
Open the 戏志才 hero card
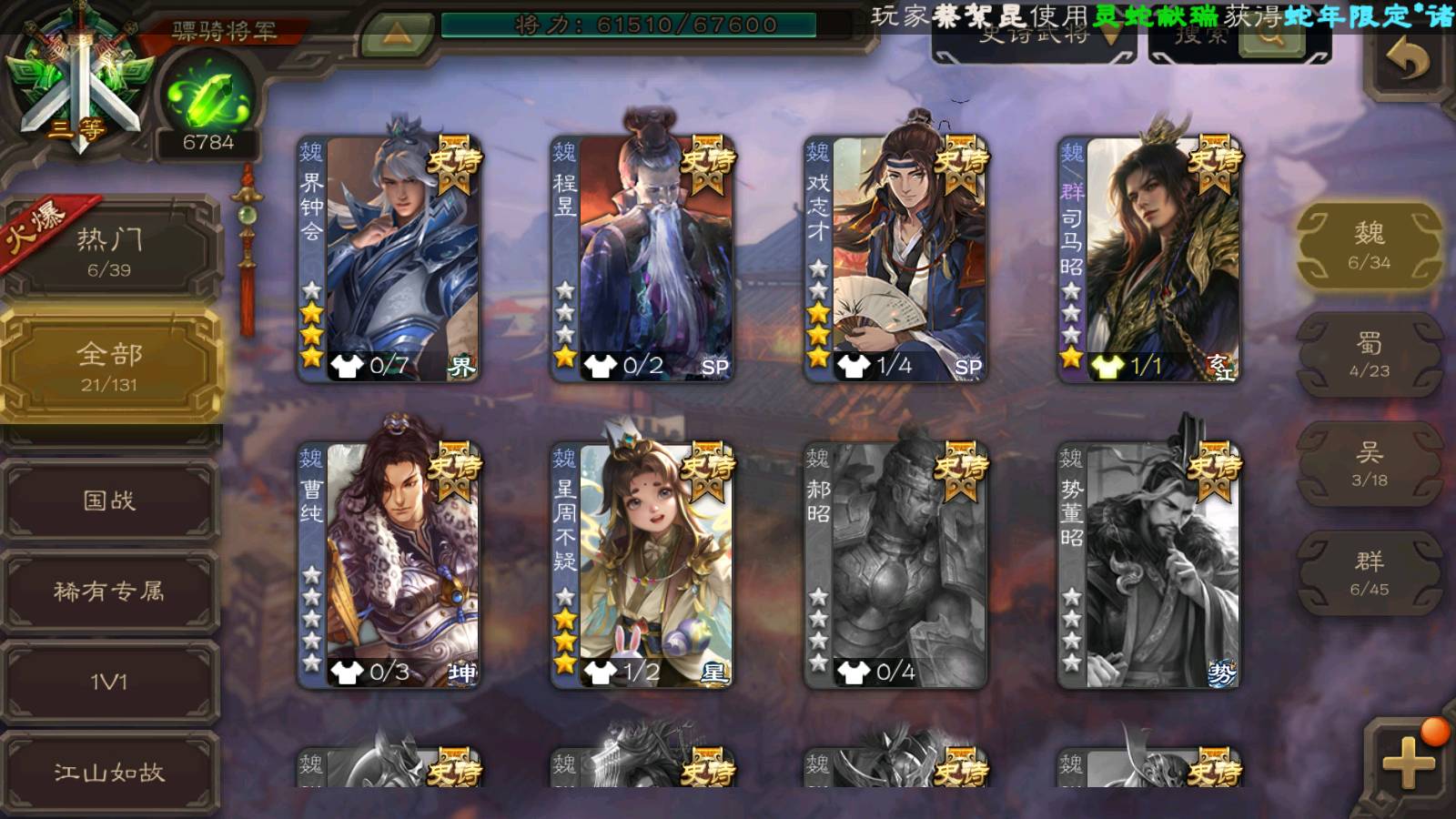tap(895, 258)
